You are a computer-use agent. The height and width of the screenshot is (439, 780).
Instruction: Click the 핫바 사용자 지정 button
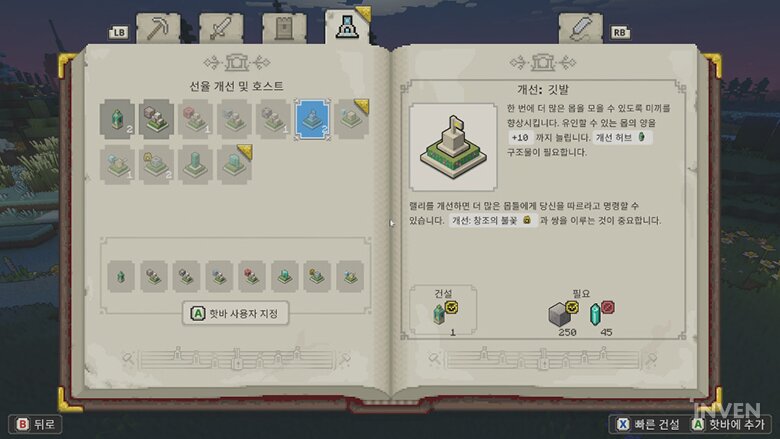[x=236, y=314]
